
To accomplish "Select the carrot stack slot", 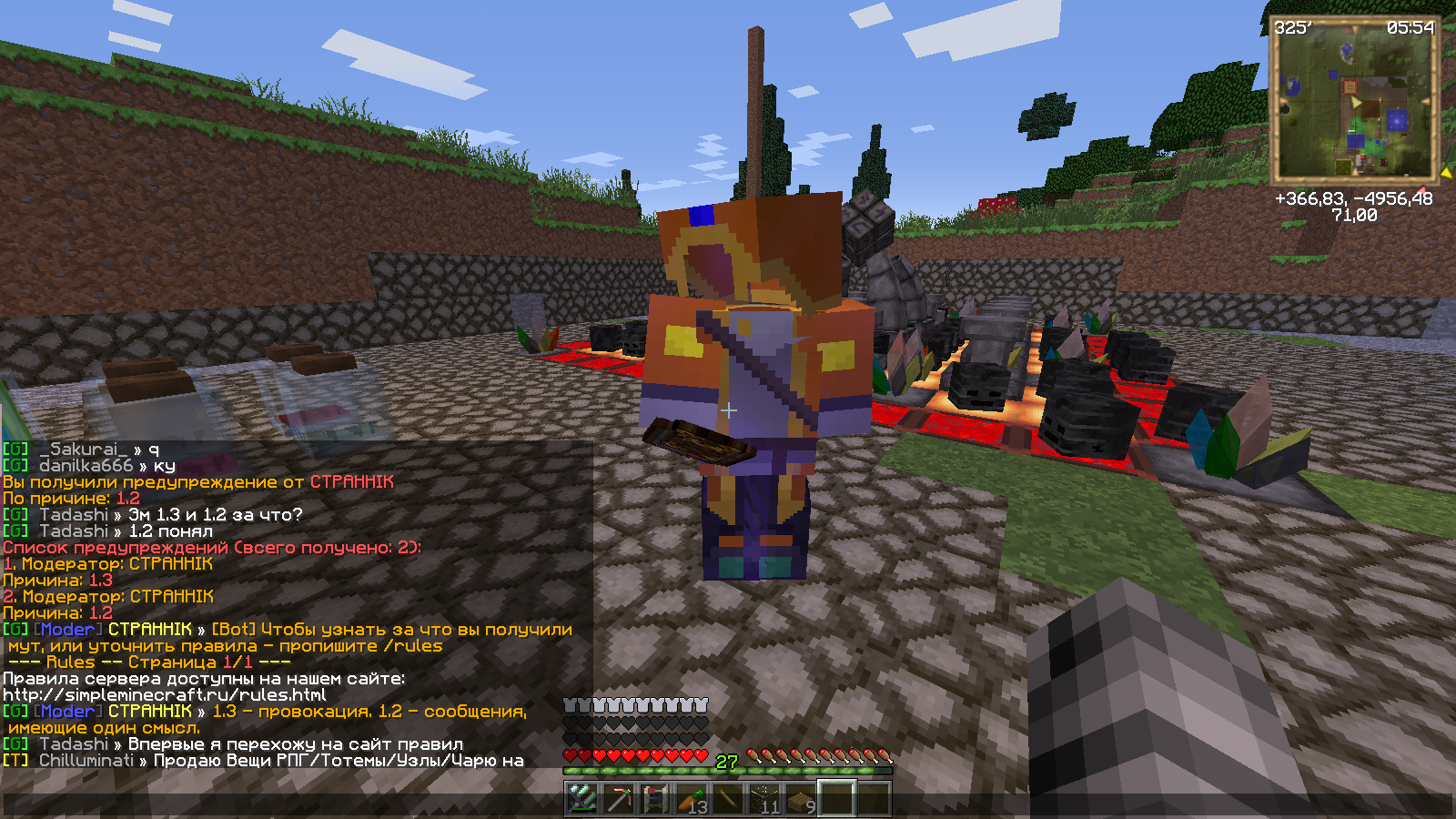I will pos(692,799).
